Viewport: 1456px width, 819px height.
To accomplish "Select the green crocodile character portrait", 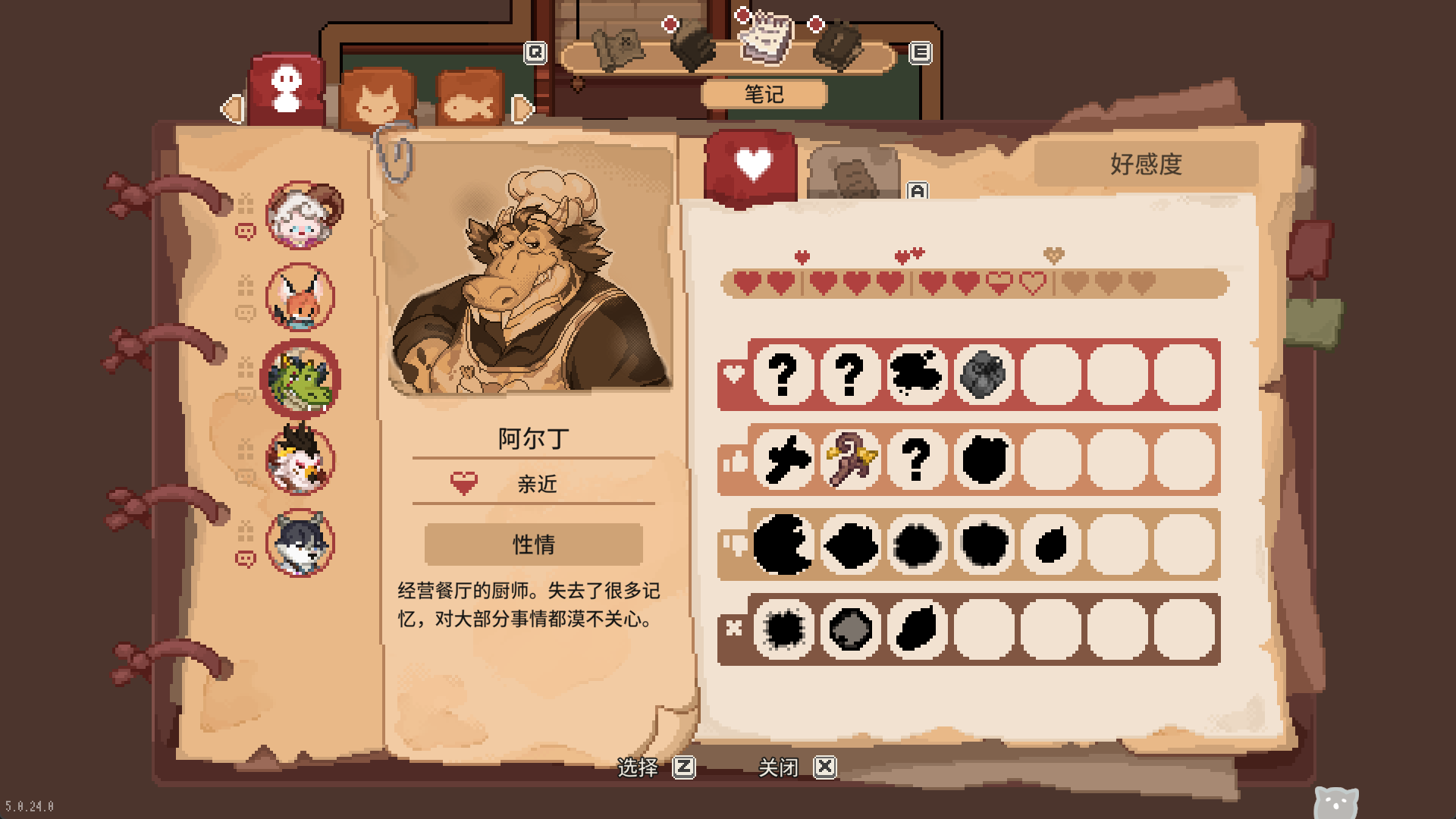I will [x=300, y=379].
